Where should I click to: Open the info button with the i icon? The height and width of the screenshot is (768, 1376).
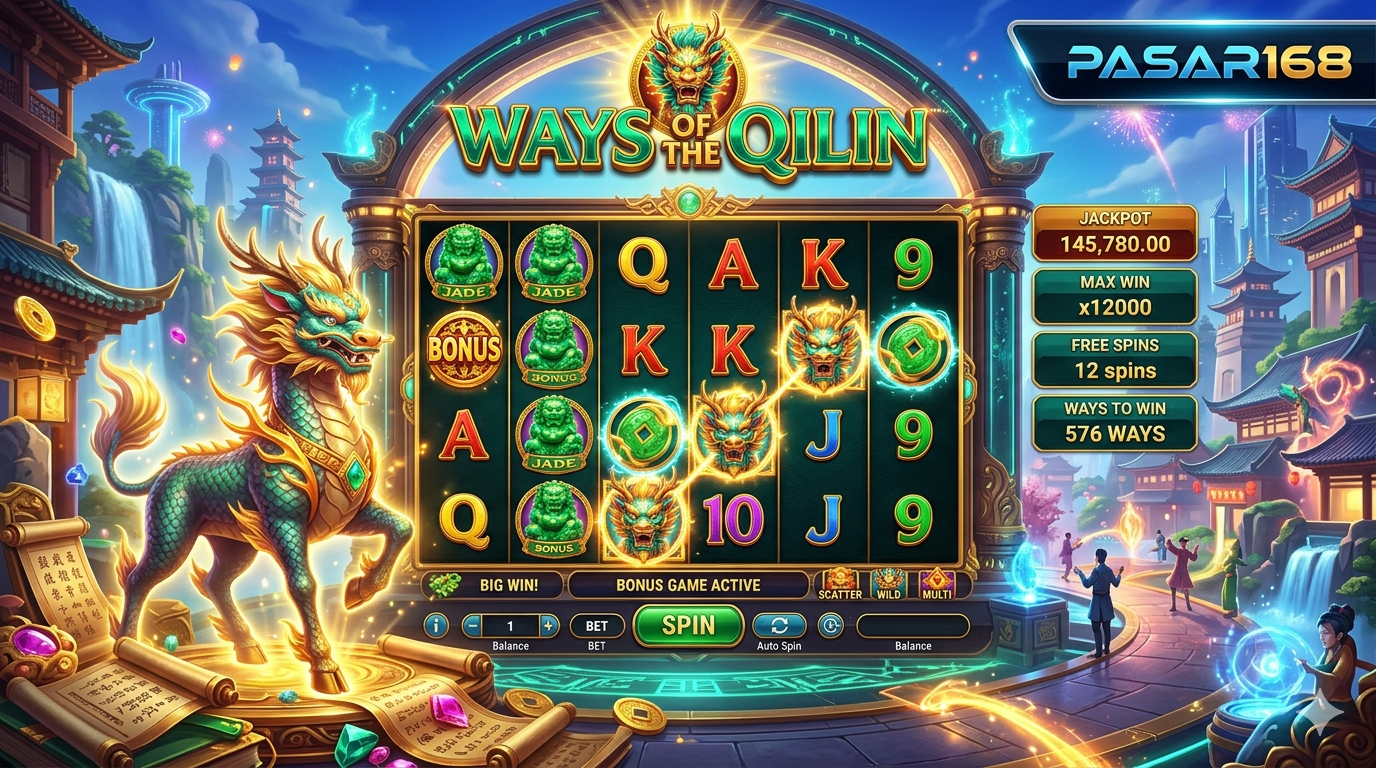(436, 626)
